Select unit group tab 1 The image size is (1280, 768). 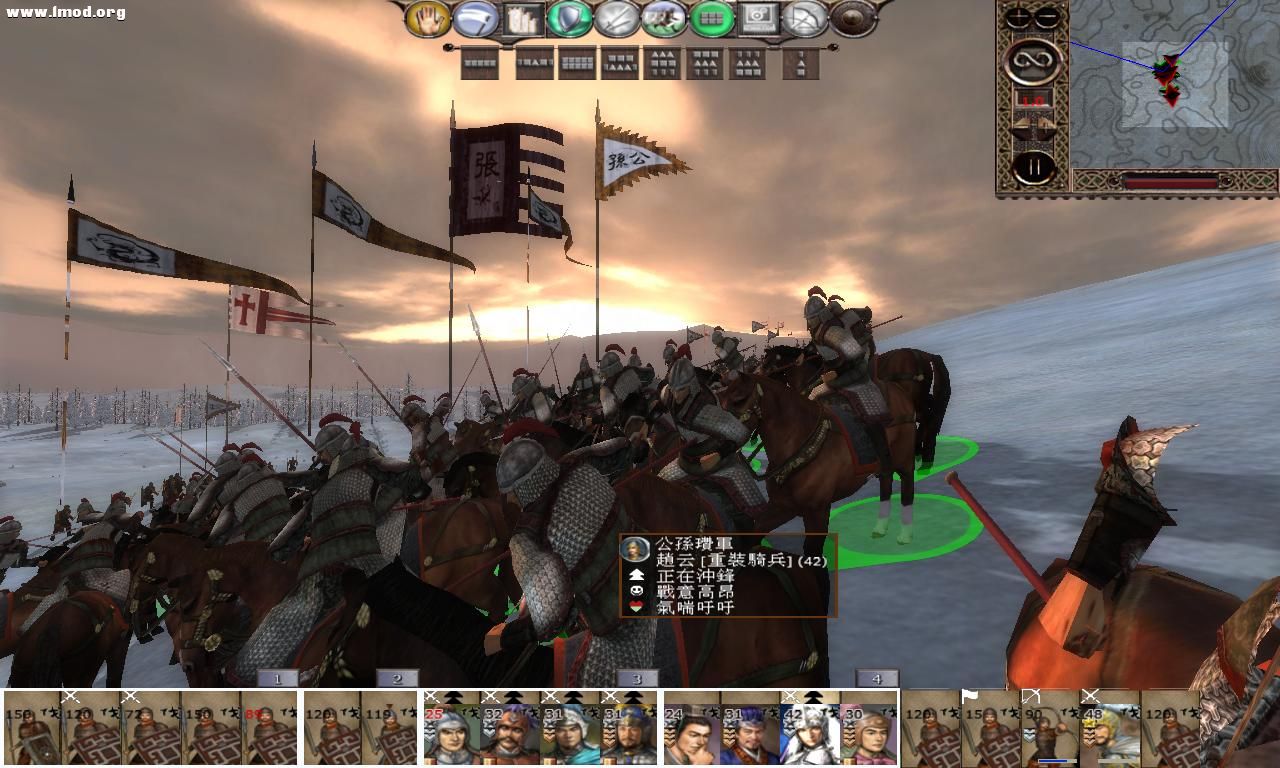pyautogui.click(x=276, y=678)
